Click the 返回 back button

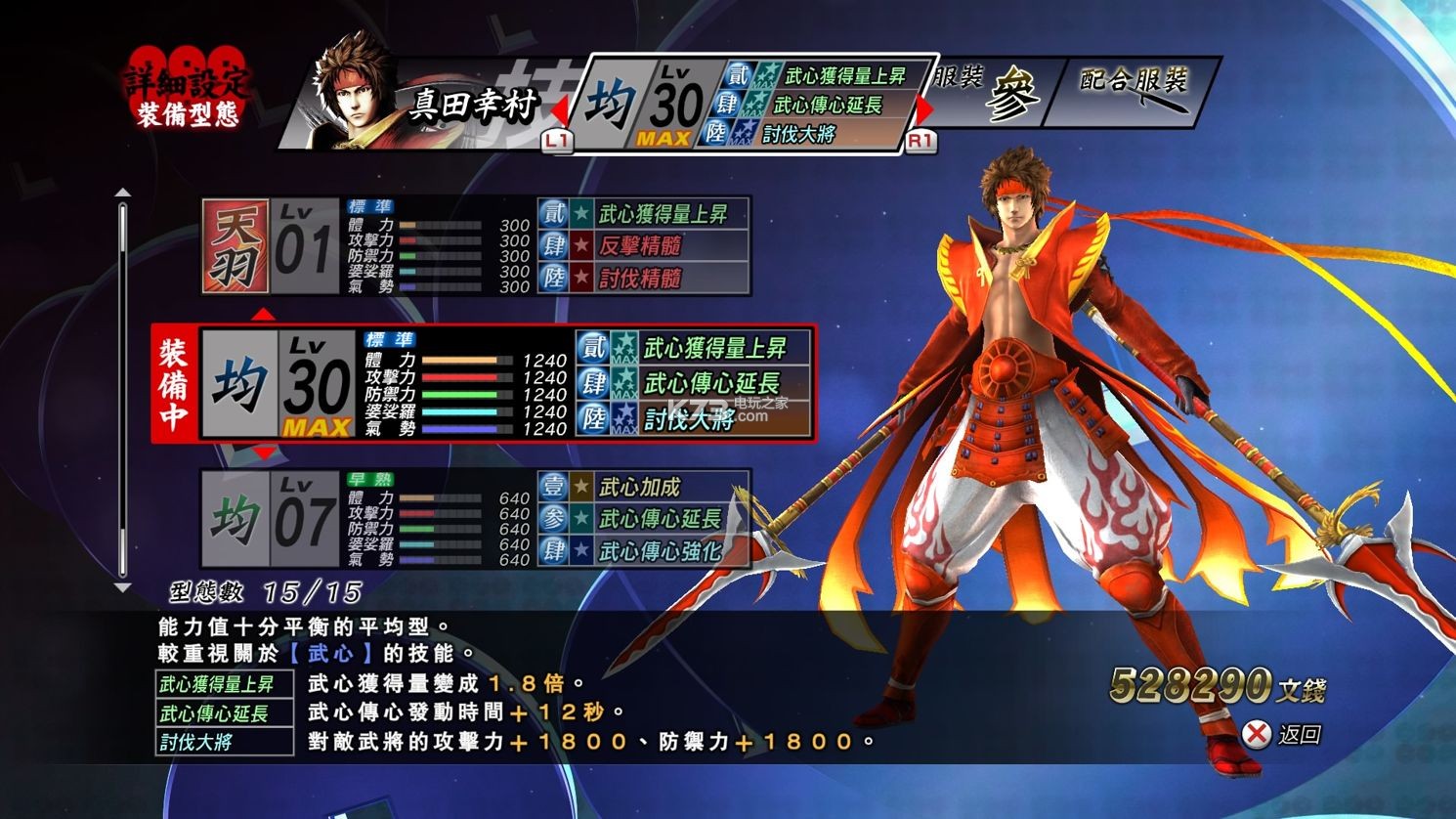pyautogui.click(x=1283, y=734)
